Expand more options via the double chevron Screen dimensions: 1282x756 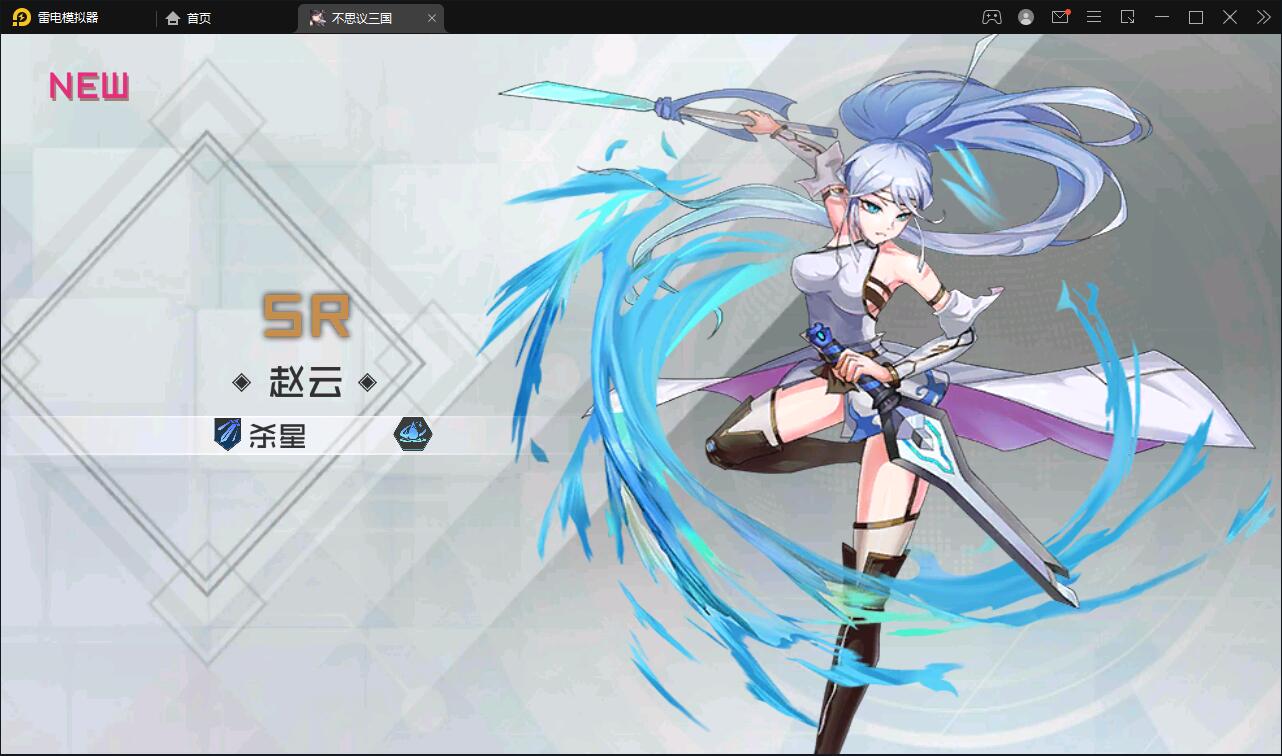point(1262,17)
